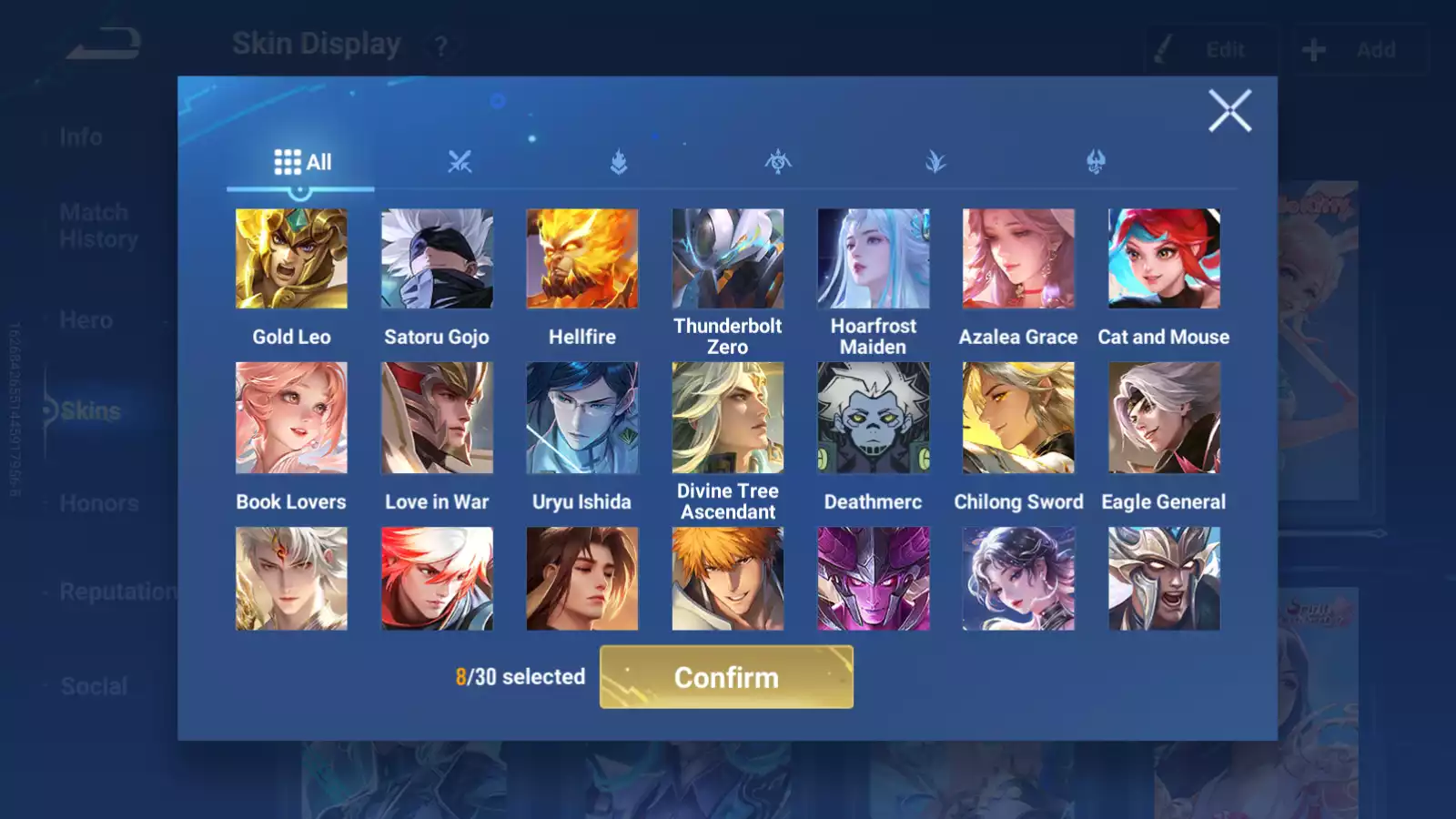The width and height of the screenshot is (1456, 819).
Task: Select the Eagle General skin
Action: pyautogui.click(x=1164, y=418)
